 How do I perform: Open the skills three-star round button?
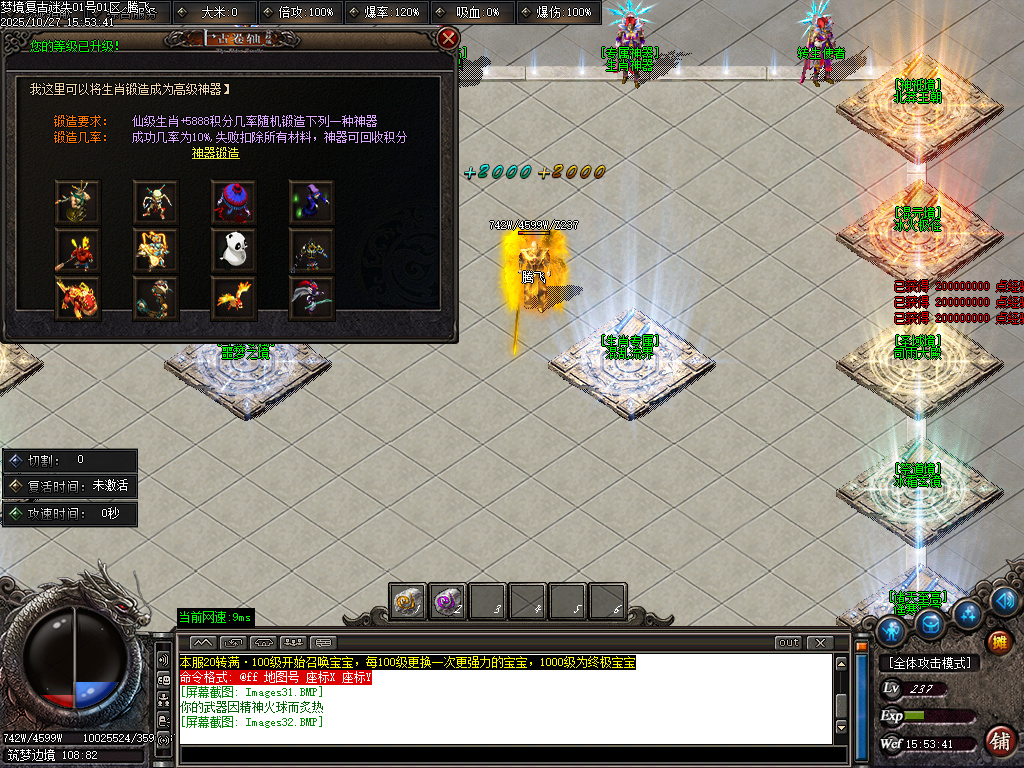[x=966, y=613]
